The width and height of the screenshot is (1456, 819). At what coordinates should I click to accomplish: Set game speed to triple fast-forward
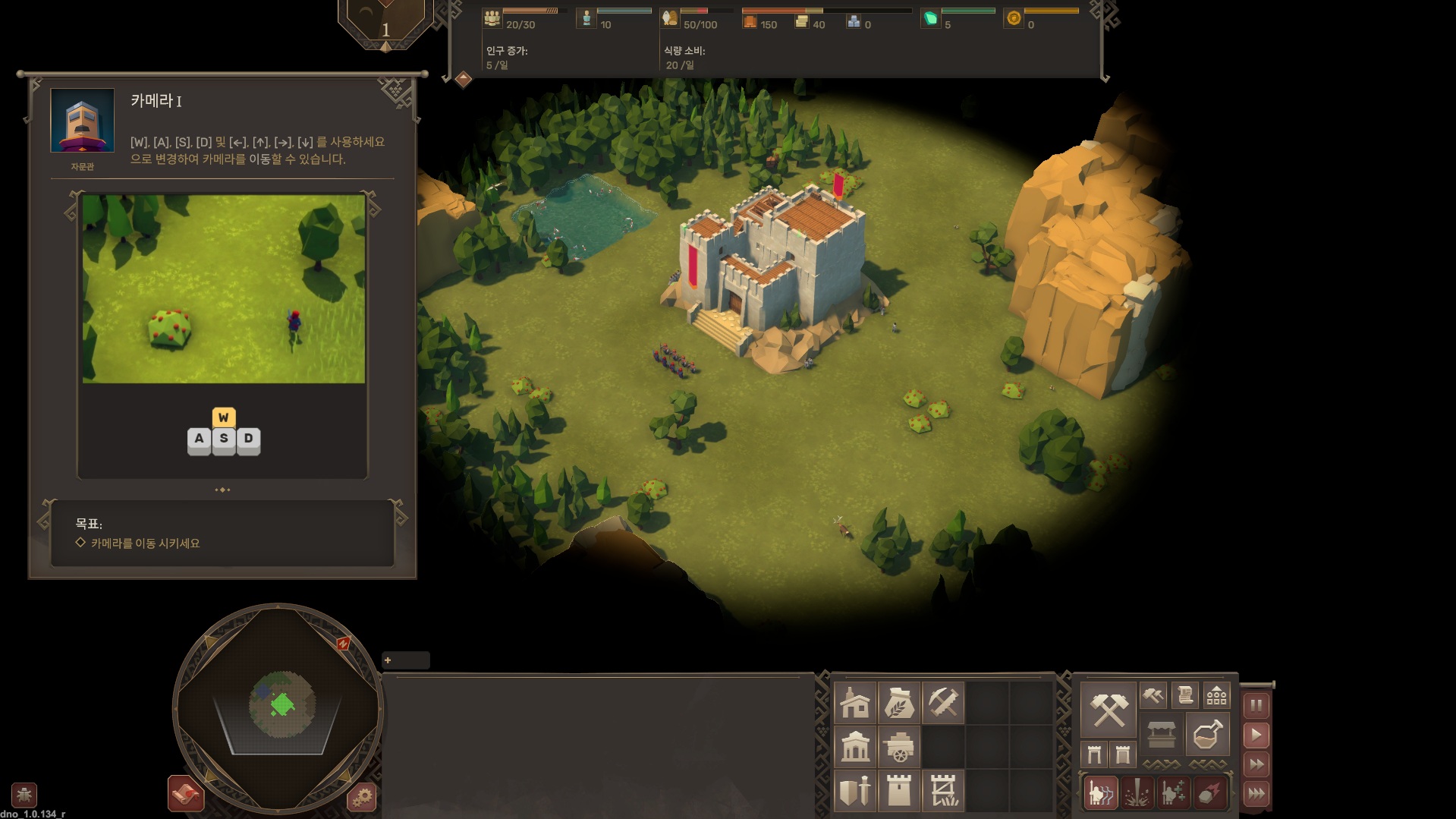tap(1256, 794)
